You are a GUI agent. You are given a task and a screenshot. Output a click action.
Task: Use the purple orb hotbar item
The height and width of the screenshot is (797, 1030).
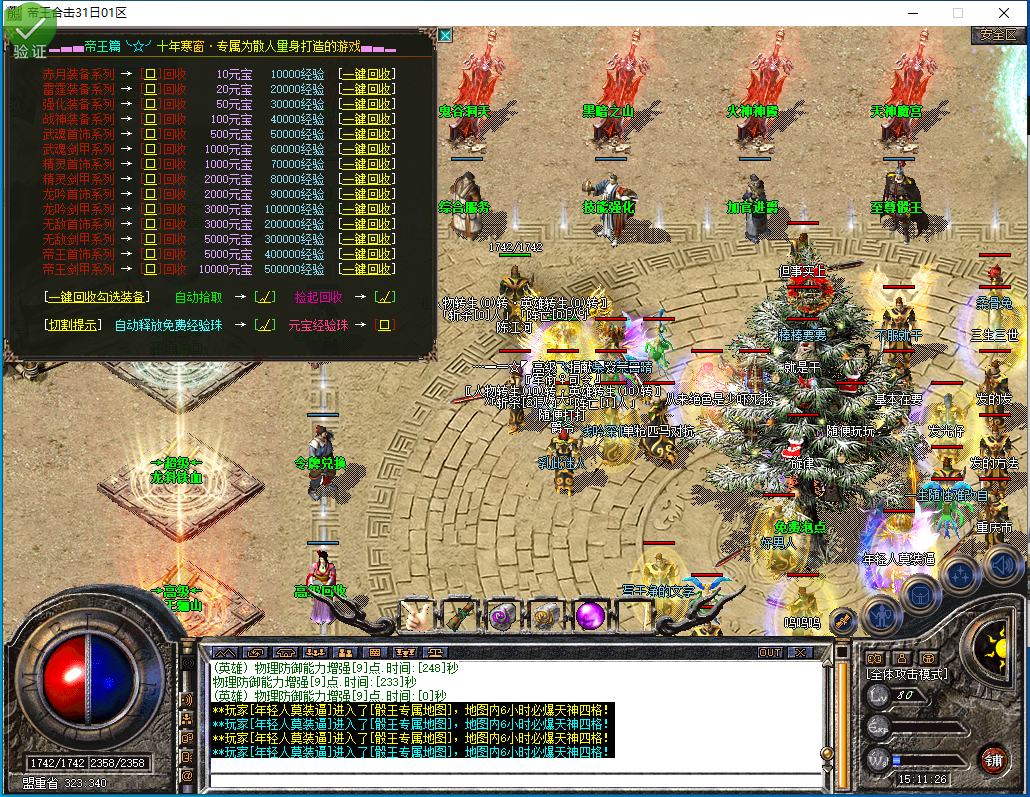click(589, 617)
